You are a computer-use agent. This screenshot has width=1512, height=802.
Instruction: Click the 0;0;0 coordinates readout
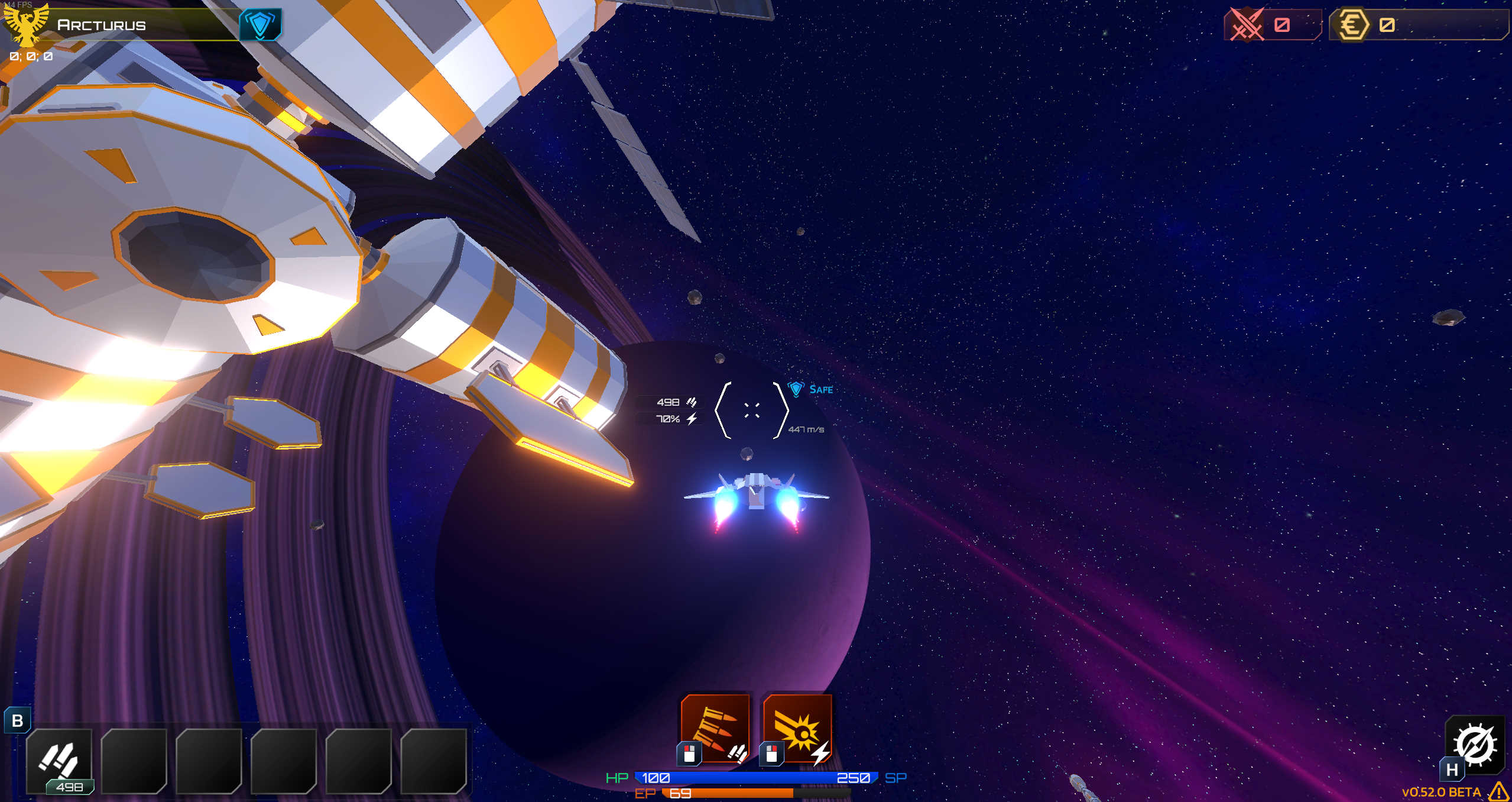pyautogui.click(x=29, y=57)
